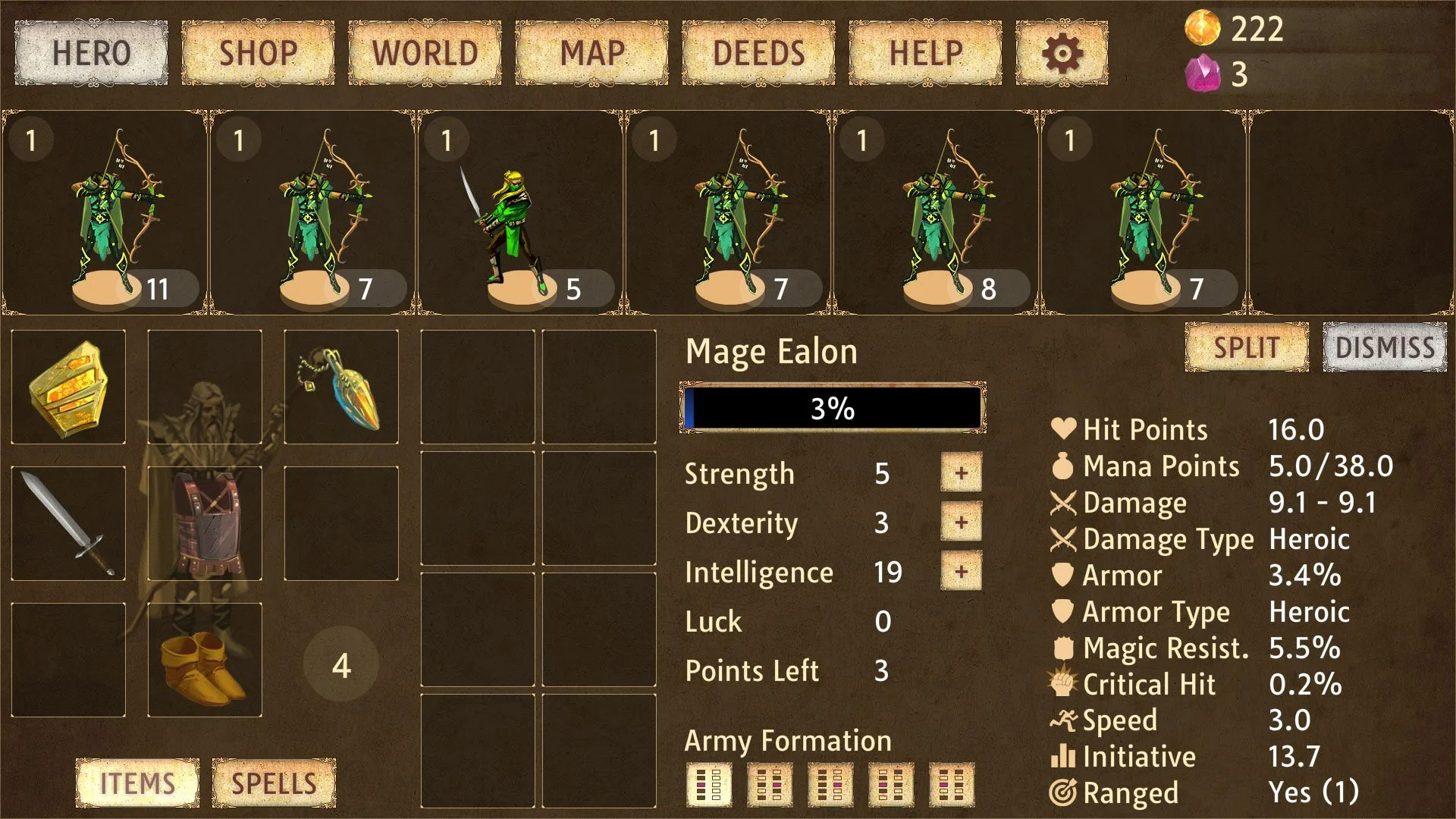Select the swordsman unit with 5 troops

coord(519,212)
